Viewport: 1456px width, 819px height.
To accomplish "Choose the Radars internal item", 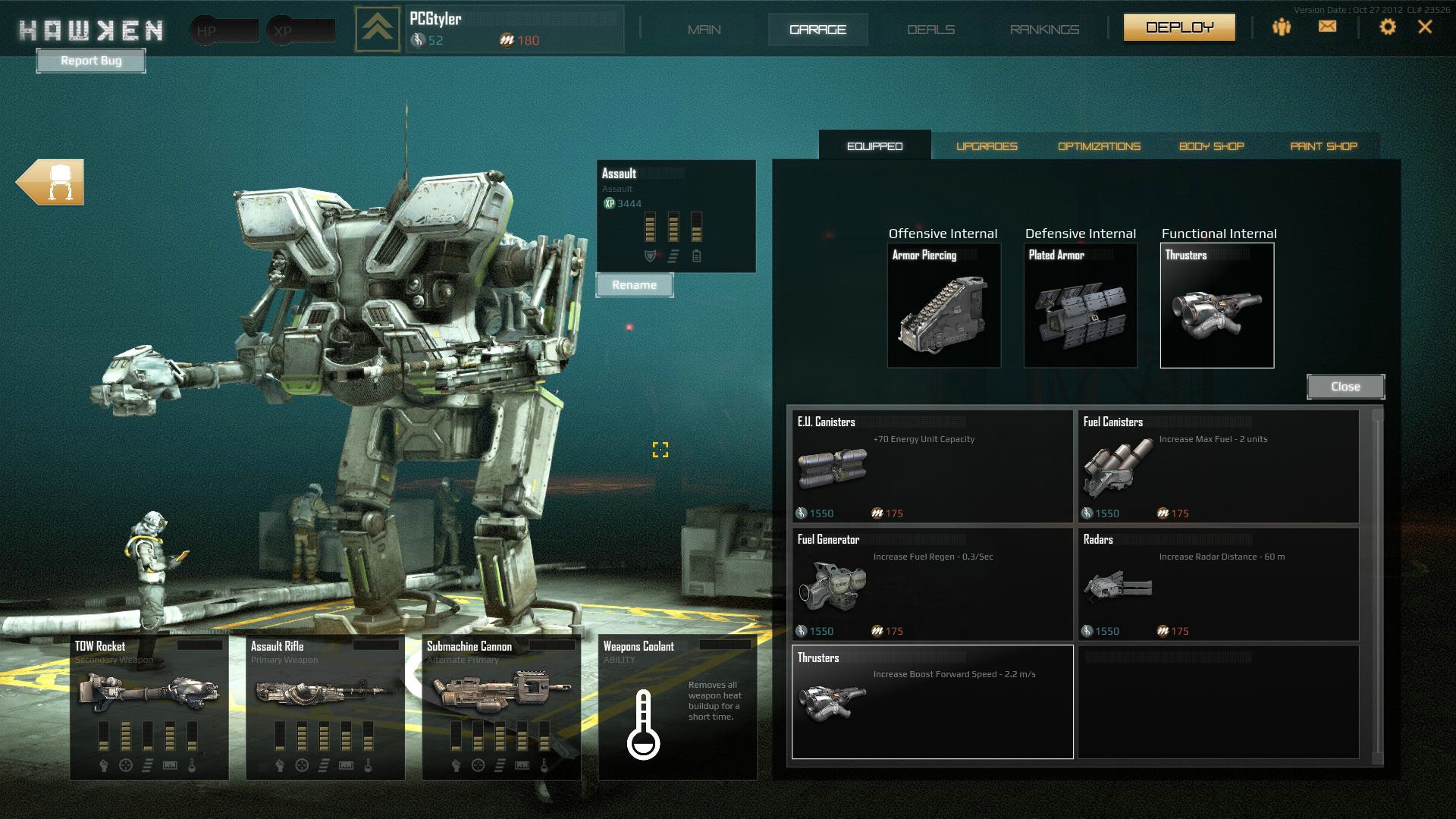I will click(1218, 584).
